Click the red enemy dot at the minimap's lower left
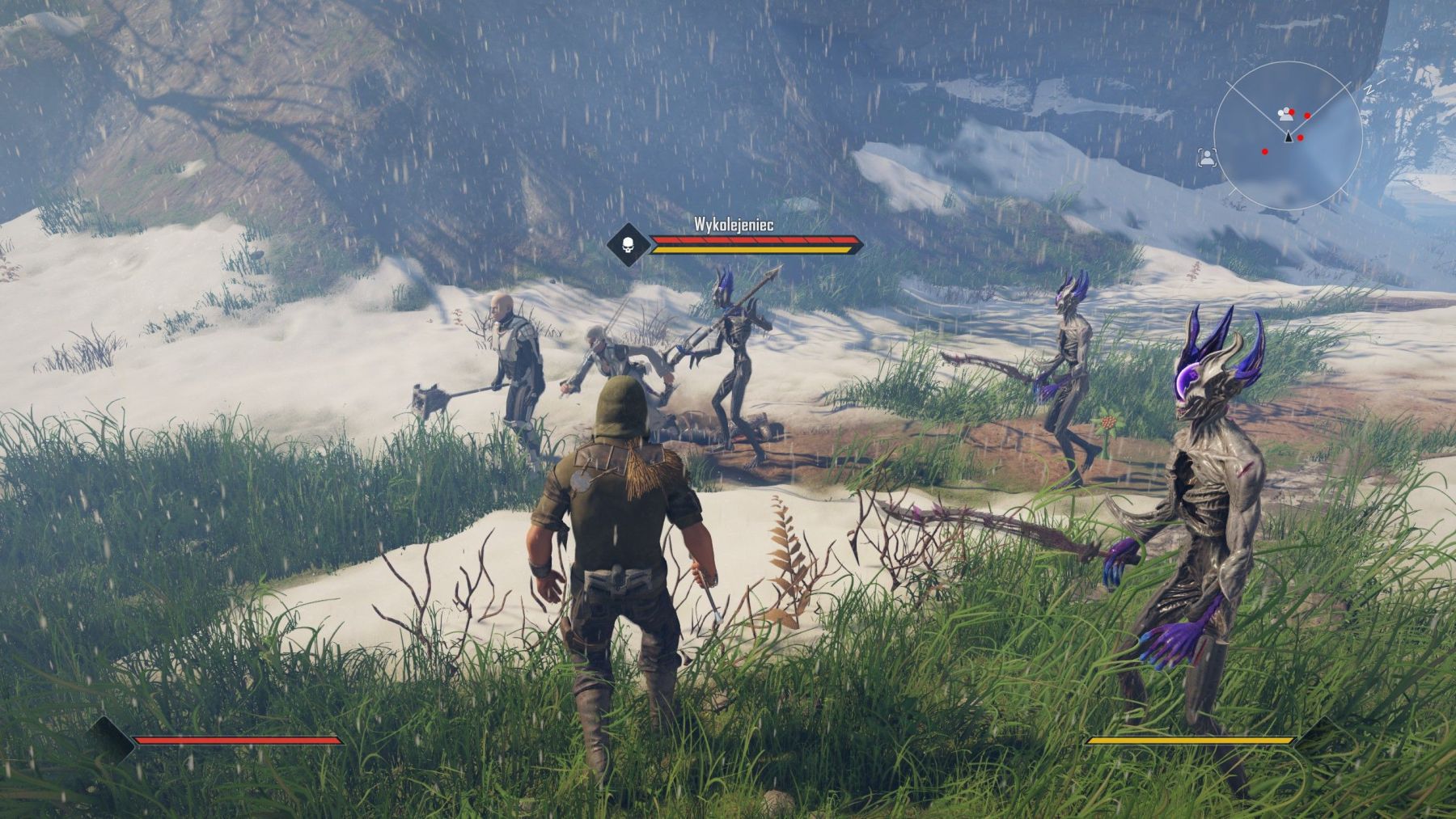 click(1265, 152)
